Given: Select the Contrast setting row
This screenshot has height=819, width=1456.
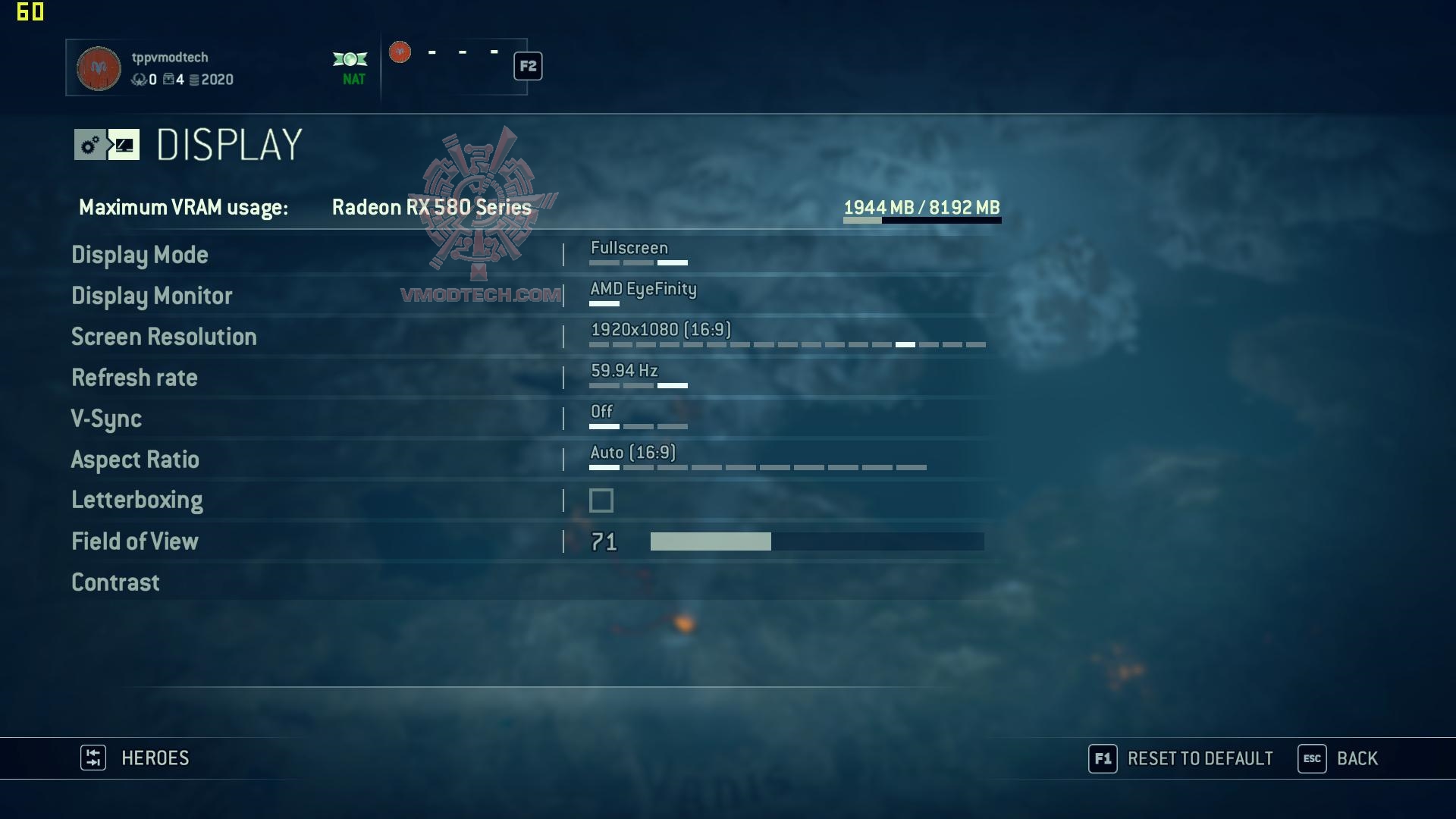Looking at the screenshot, I should coord(115,582).
